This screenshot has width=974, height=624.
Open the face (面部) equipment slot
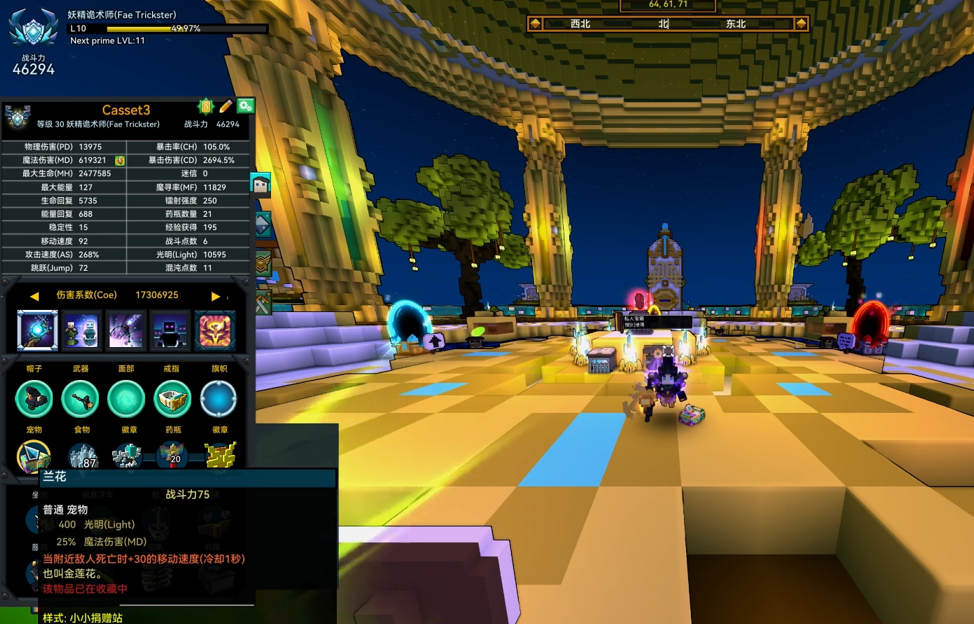pyautogui.click(x=126, y=399)
